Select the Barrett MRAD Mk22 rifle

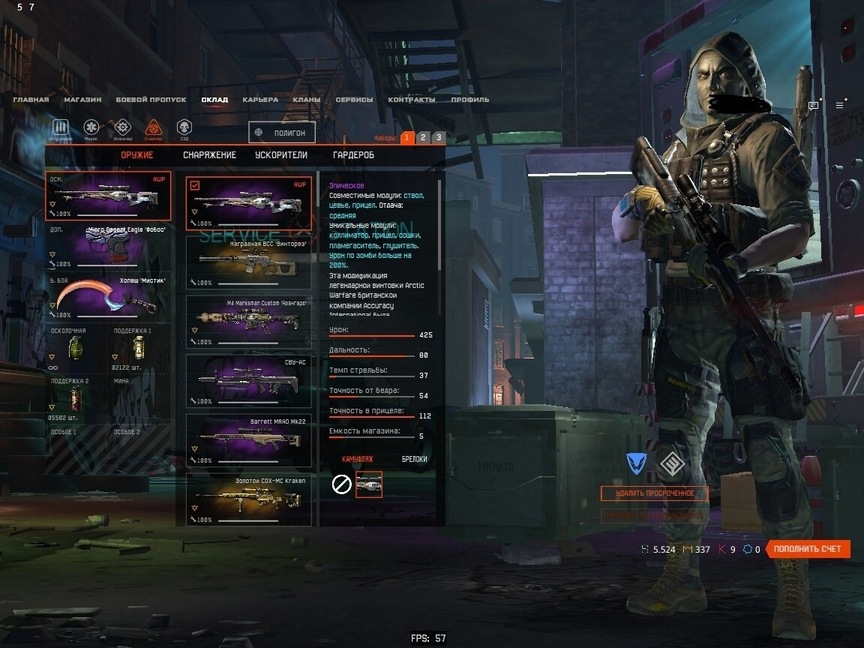[x=249, y=440]
